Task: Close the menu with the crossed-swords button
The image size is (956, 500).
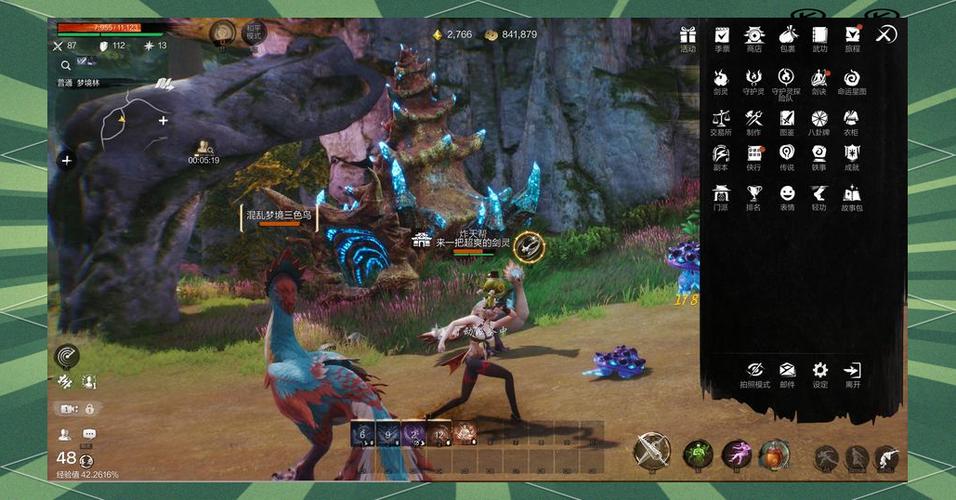Action: pyautogui.click(x=885, y=35)
